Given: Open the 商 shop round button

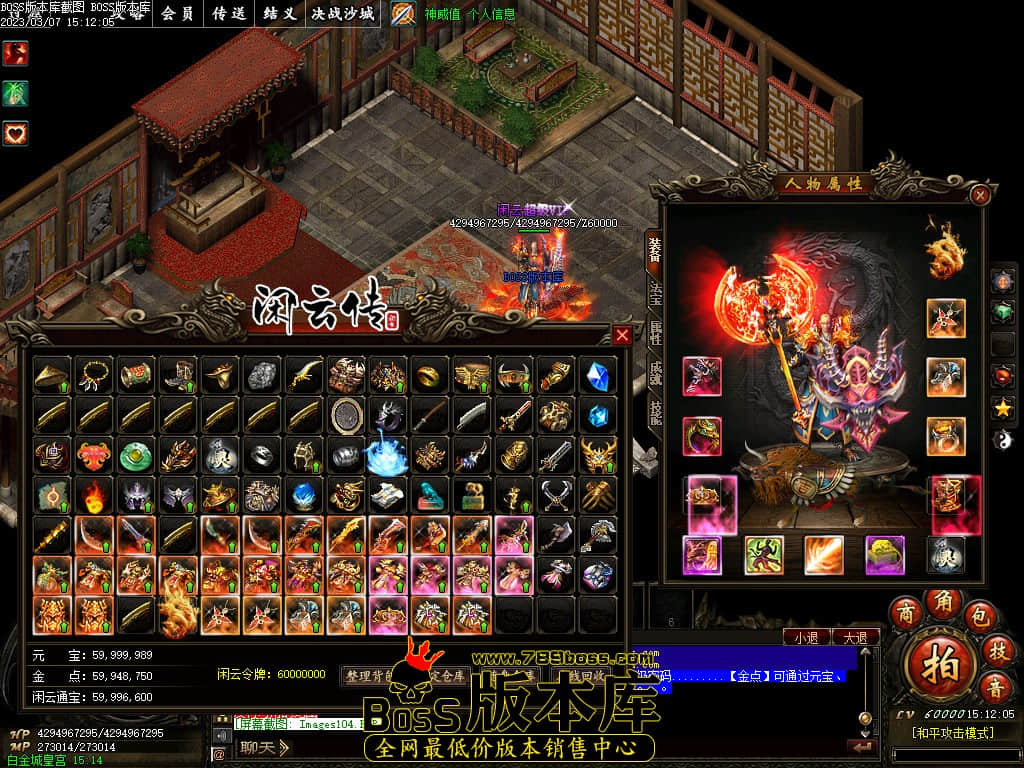Looking at the screenshot, I should point(905,611).
